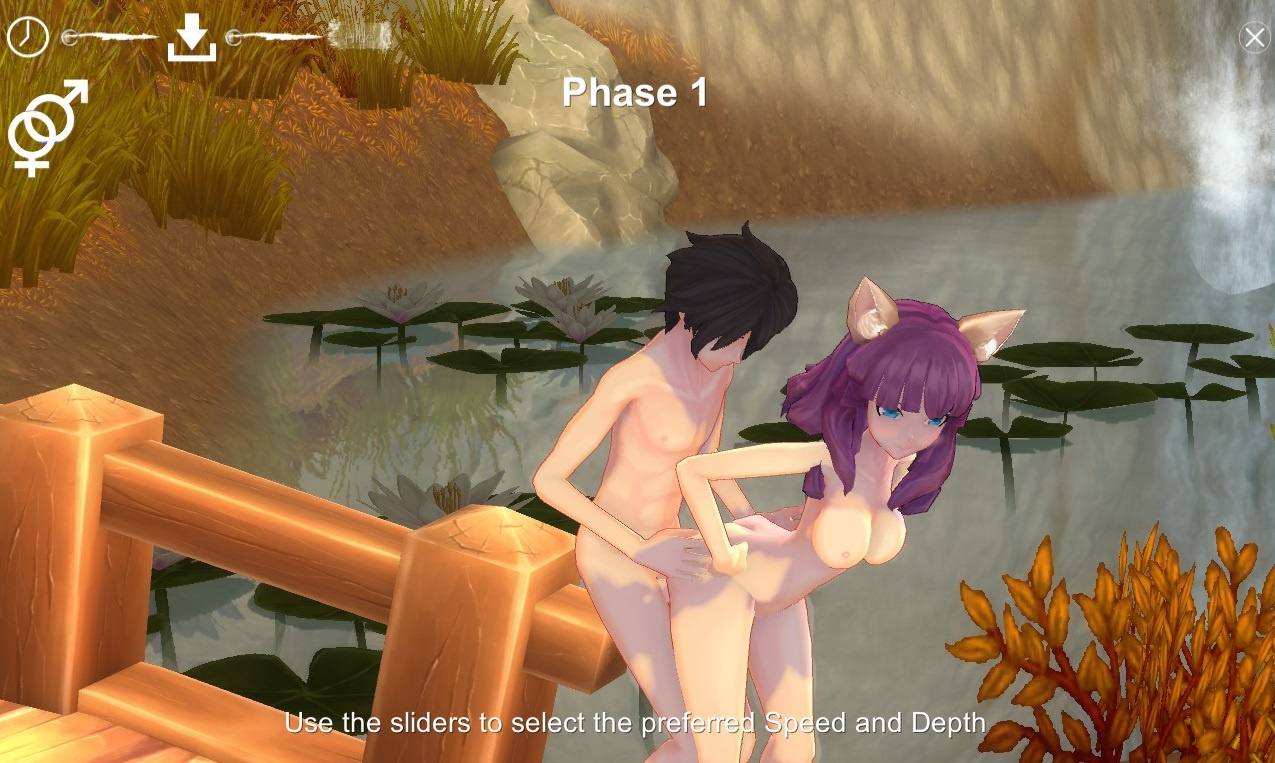Toggle the gender symbols icon
Screen dimensions: 1275x763
click(x=46, y=127)
